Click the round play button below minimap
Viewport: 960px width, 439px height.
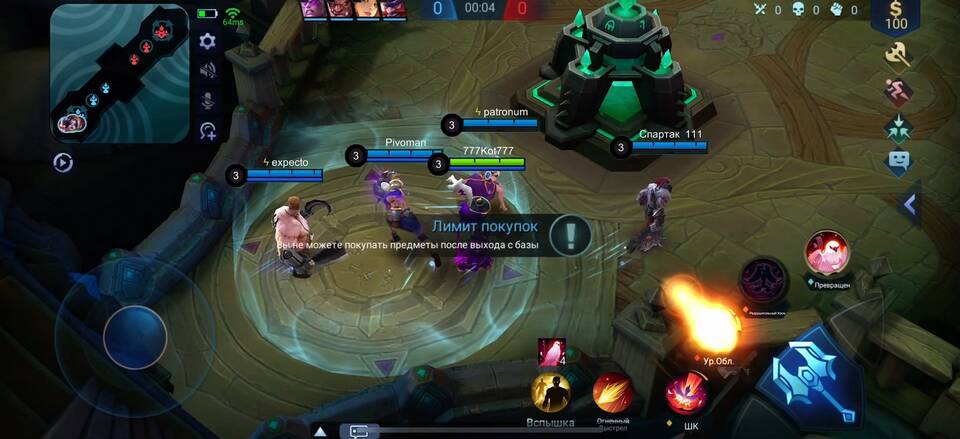click(63, 163)
